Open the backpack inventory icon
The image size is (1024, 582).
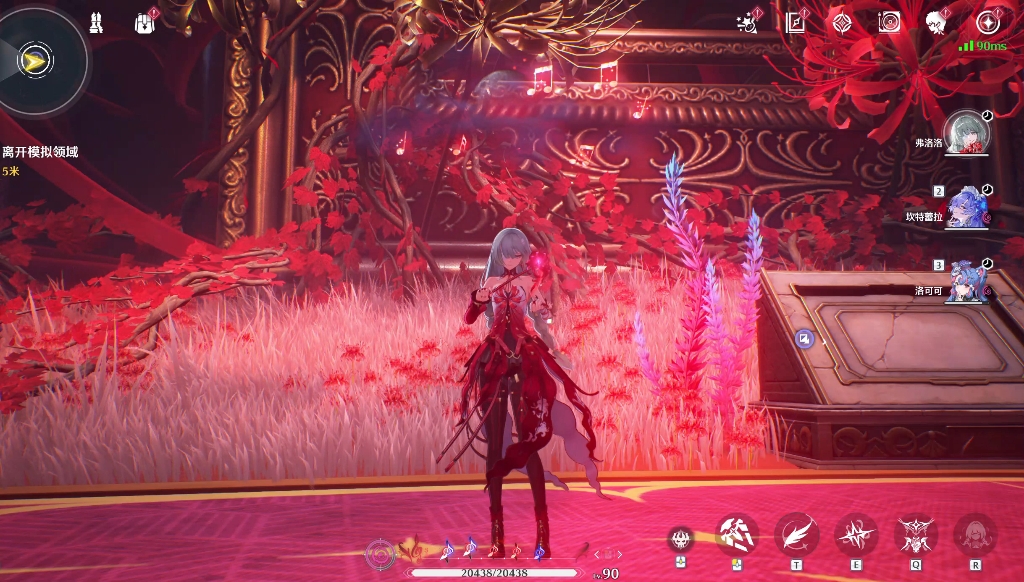click(x=144, y=22)
